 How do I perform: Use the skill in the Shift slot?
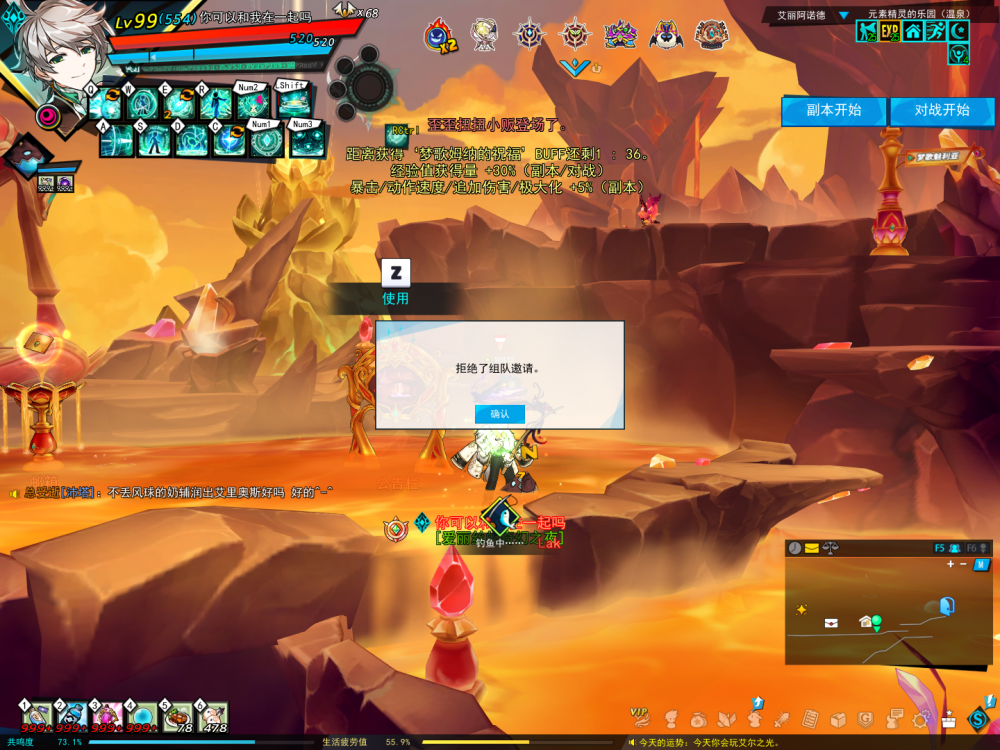(292, 104)
